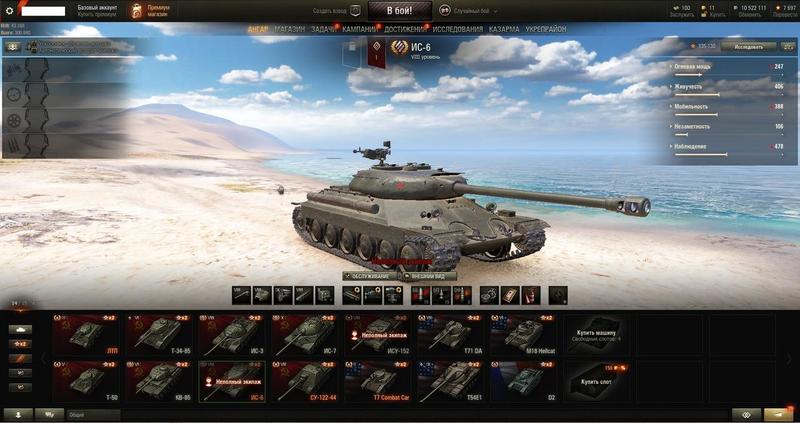Image resolution: width=800 pixels, height=423 pixels.
Task: Go to the Исследования tab
Action: (x=457, y=30)
